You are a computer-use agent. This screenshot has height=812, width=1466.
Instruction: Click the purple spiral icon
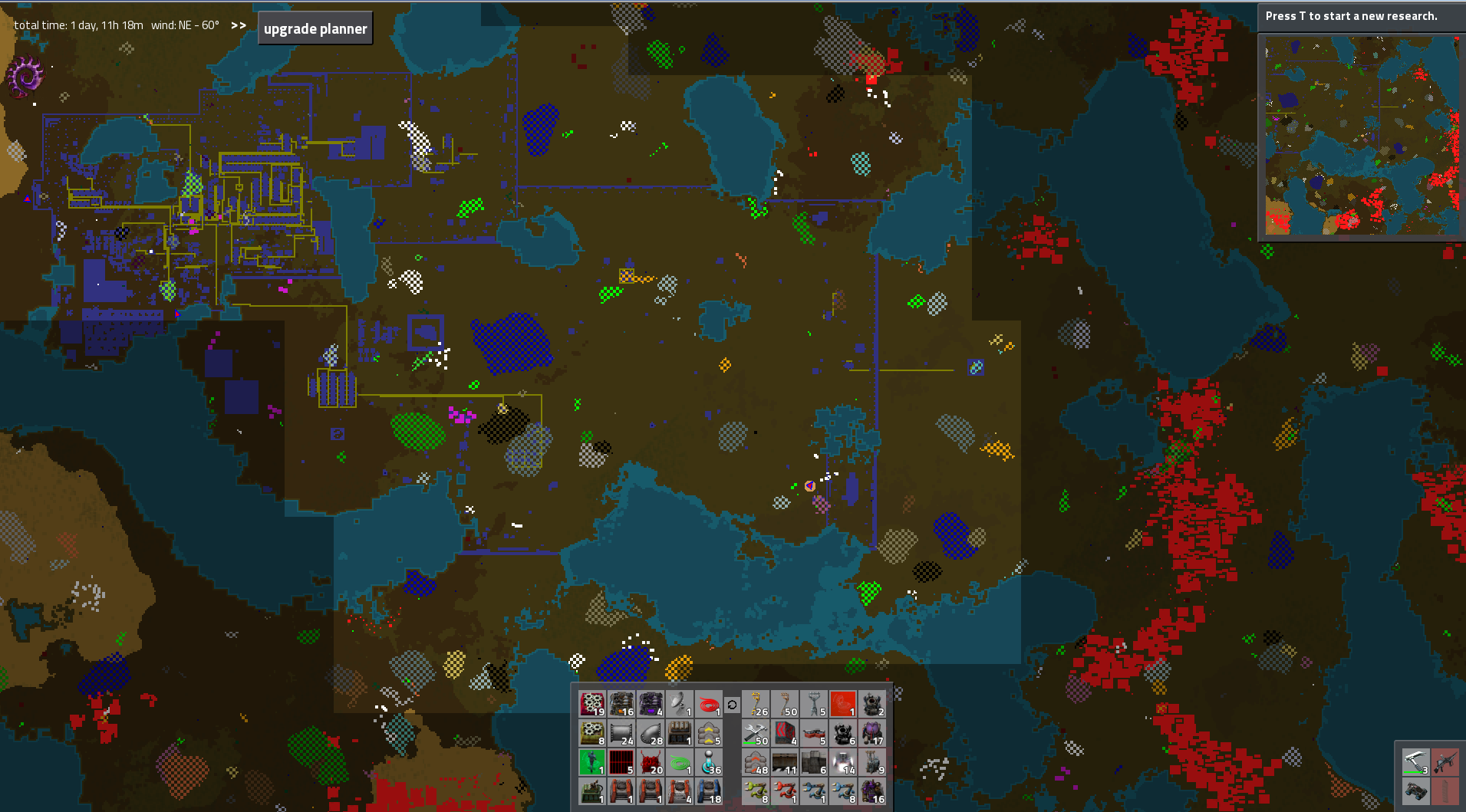point(25,77)
